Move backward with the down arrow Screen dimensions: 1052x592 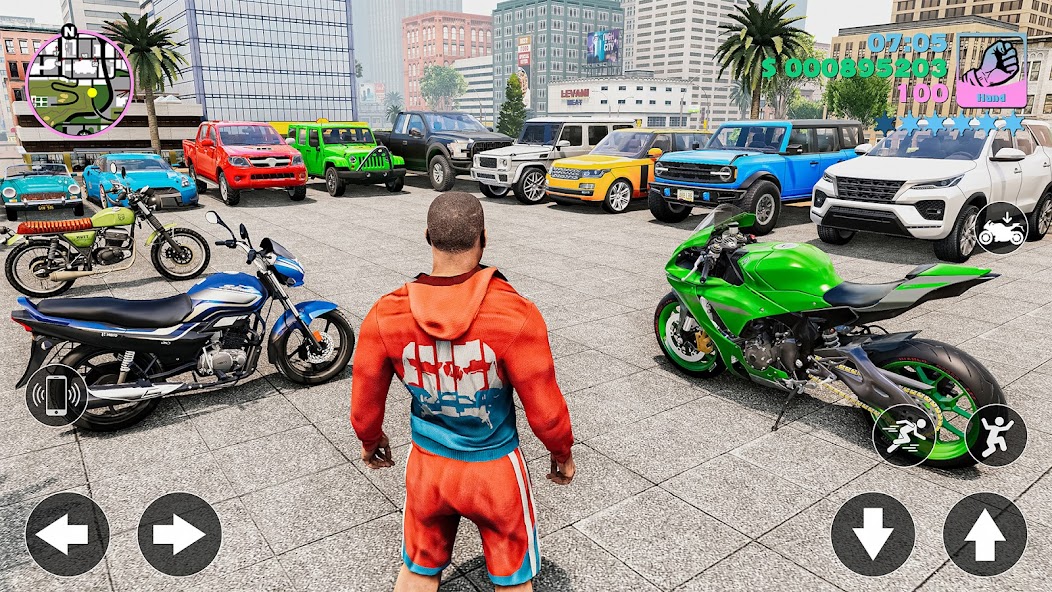pos(873,534)
